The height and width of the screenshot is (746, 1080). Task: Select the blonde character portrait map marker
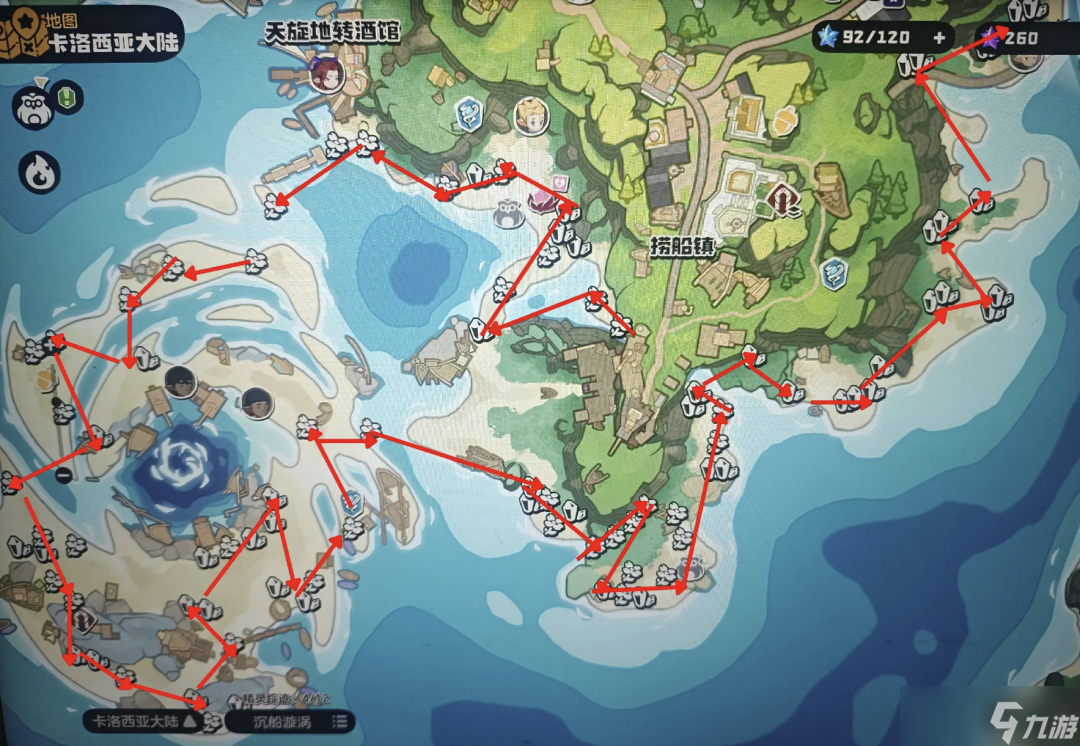coord(532,116)
